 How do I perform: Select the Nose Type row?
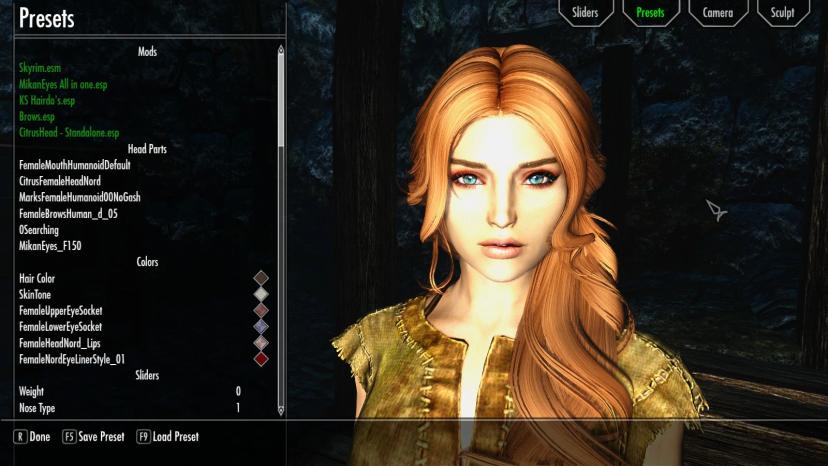click(x=130, y=407)
